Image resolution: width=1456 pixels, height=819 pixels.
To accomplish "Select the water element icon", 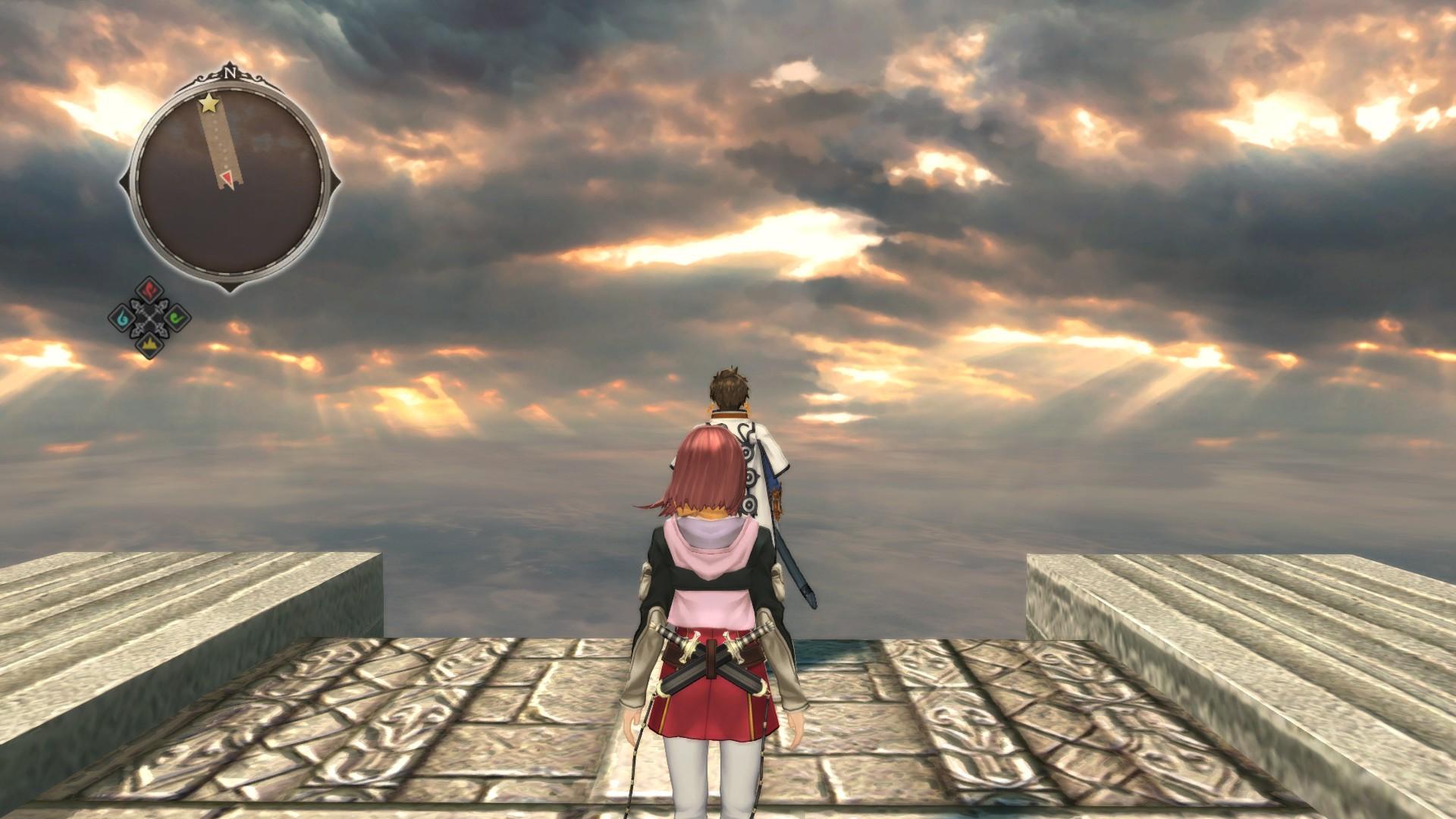I will pos(121,318).
